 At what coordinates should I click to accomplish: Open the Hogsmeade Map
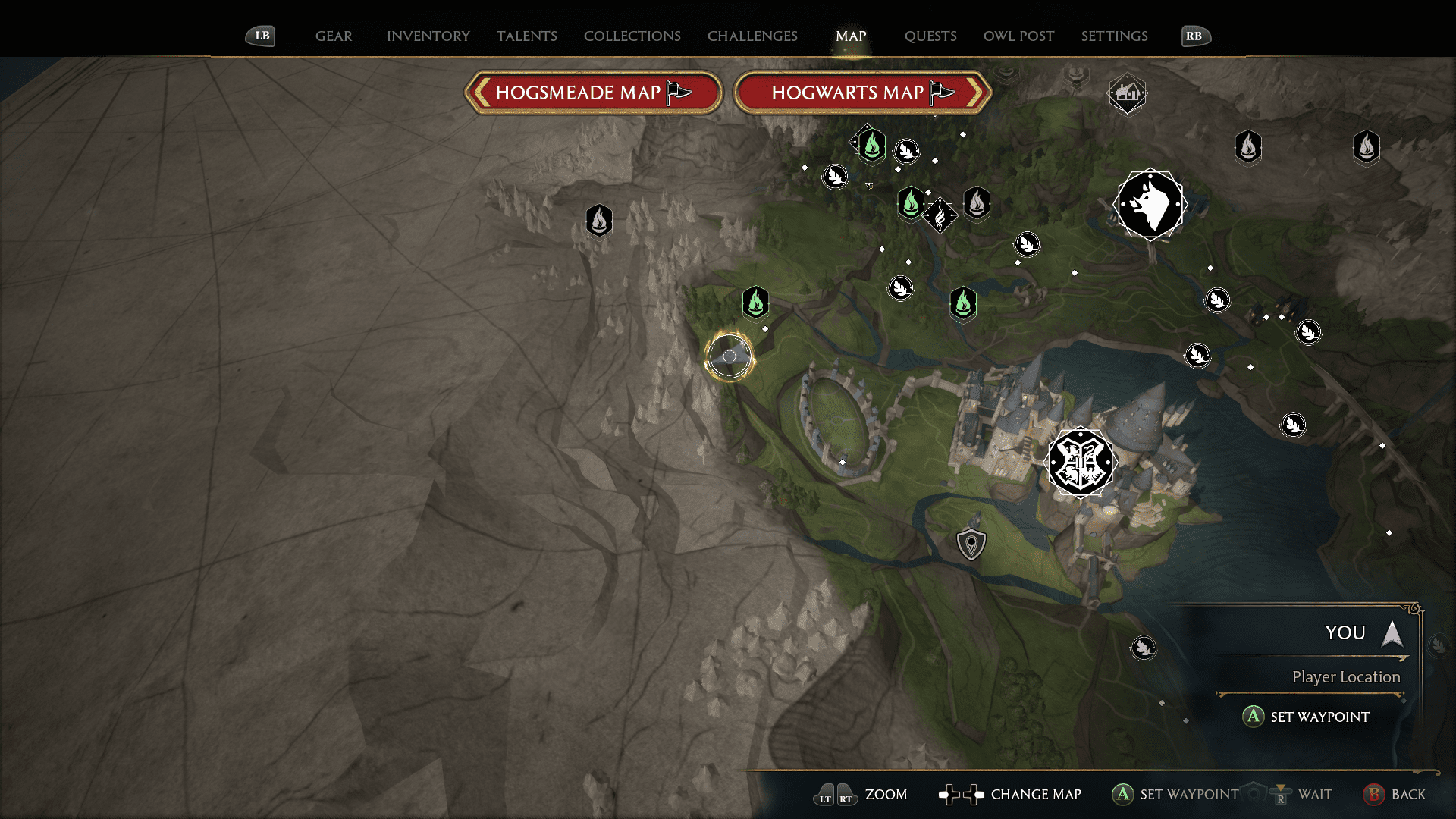(x=594, y=92)
